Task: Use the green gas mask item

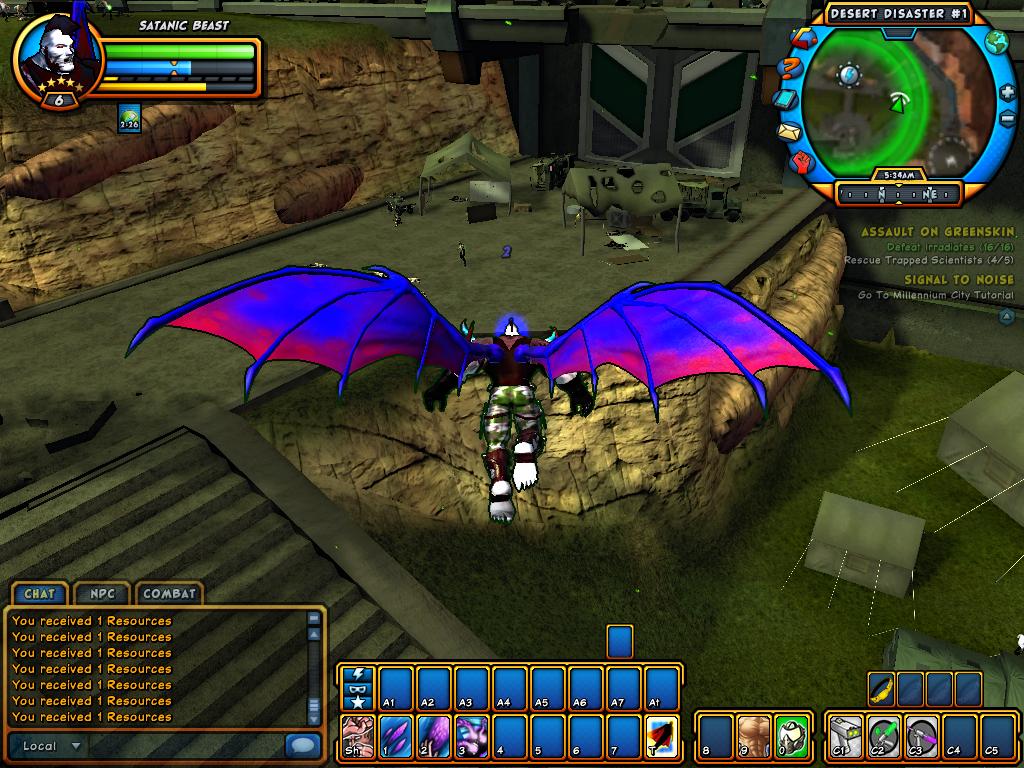Action: click(792, 734)
